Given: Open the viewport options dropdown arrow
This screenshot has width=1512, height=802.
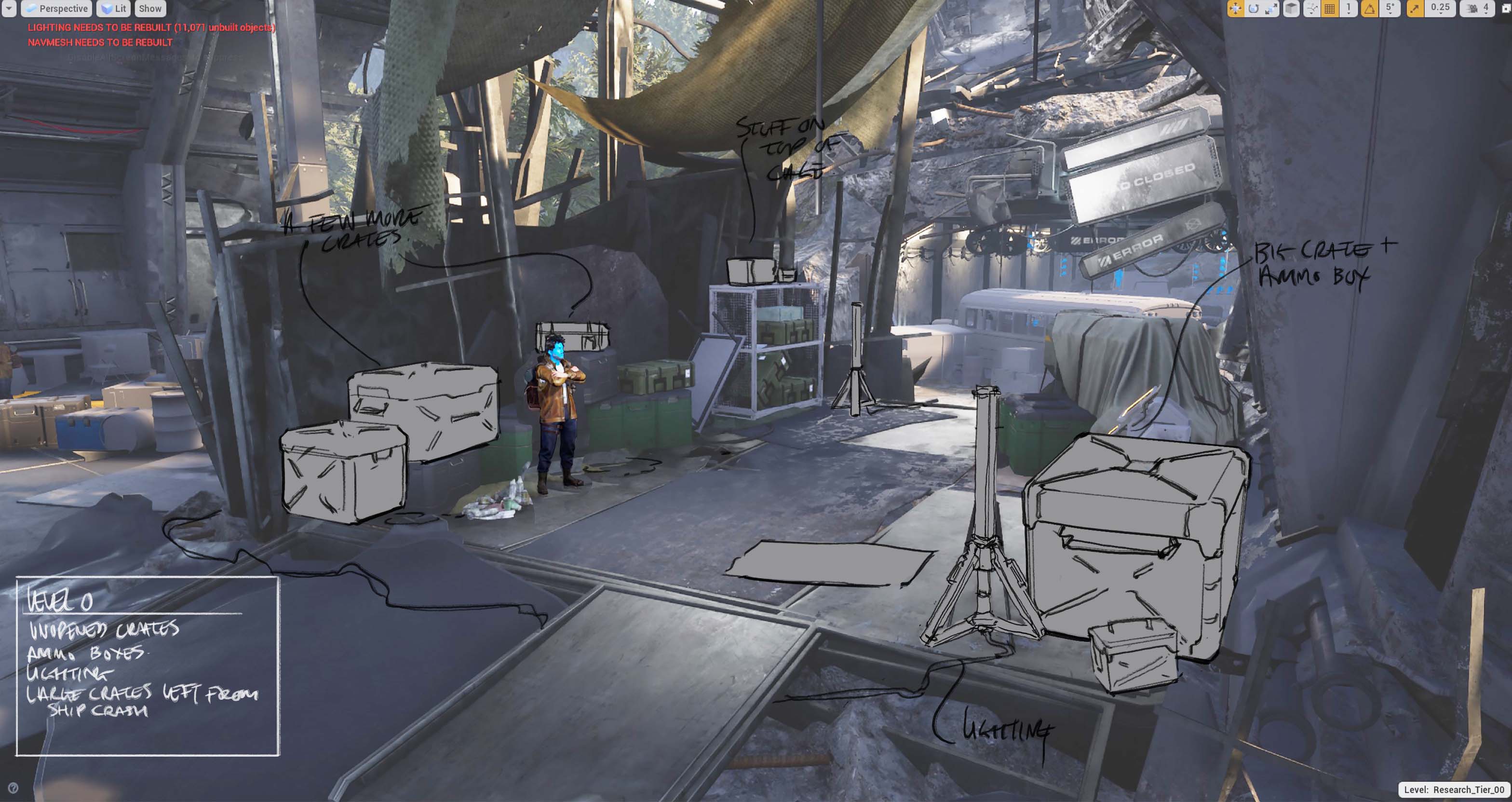Looking at the screenshot, I should click(x=9, y=8).
